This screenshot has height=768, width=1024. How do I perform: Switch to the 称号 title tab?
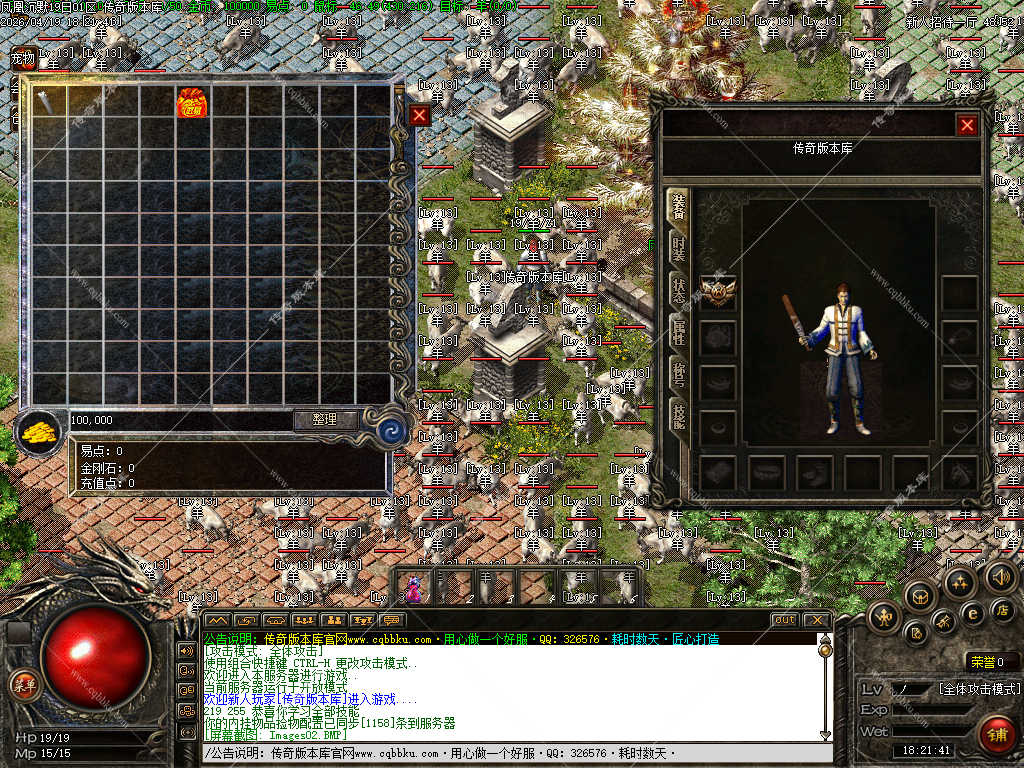[x=678, y=376]
